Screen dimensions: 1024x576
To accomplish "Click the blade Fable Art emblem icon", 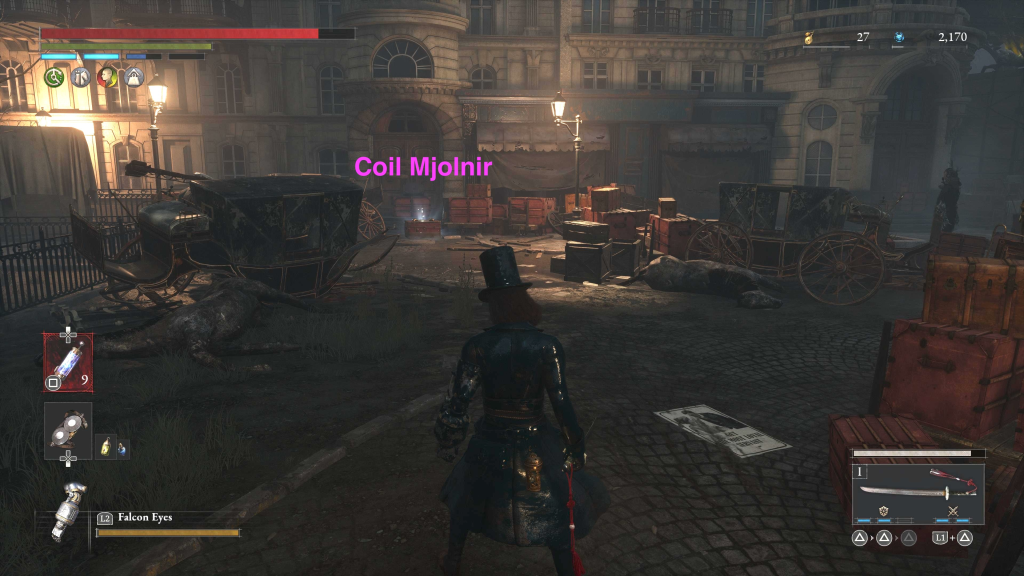I will pyautogui.click(x=885, y=511).
